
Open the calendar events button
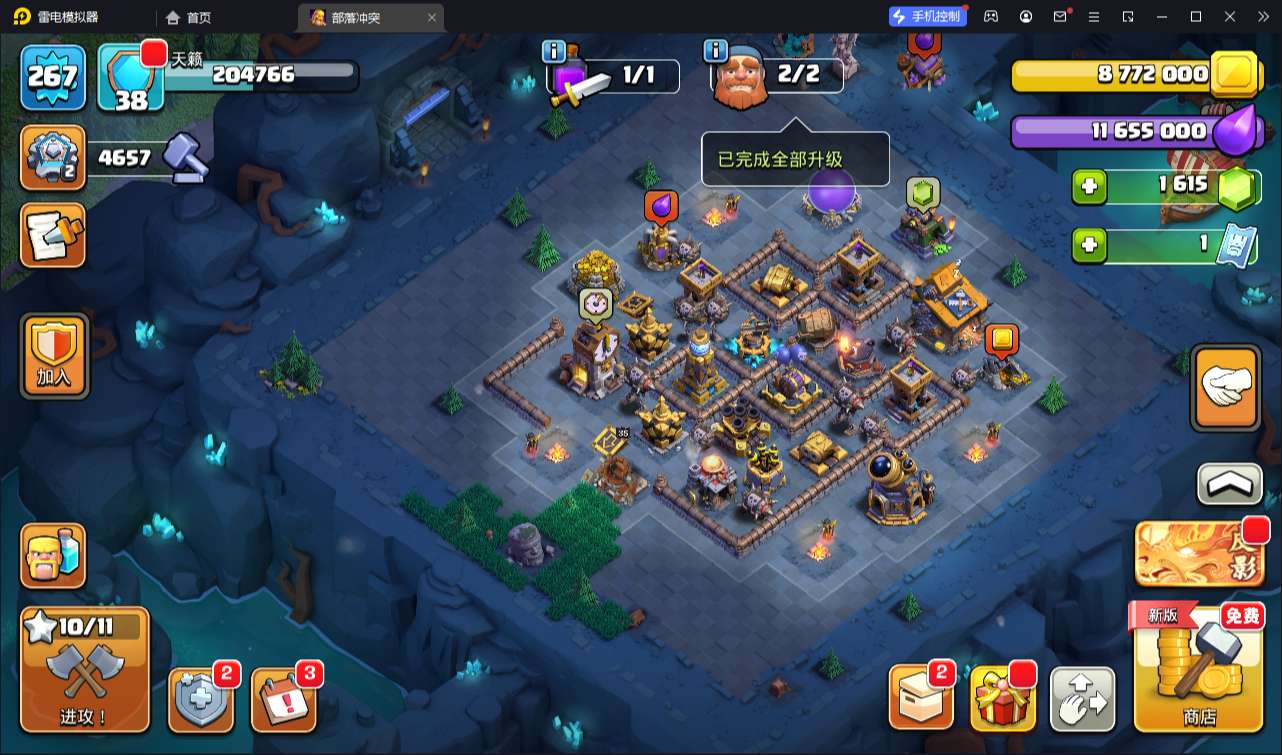(283, 699)
